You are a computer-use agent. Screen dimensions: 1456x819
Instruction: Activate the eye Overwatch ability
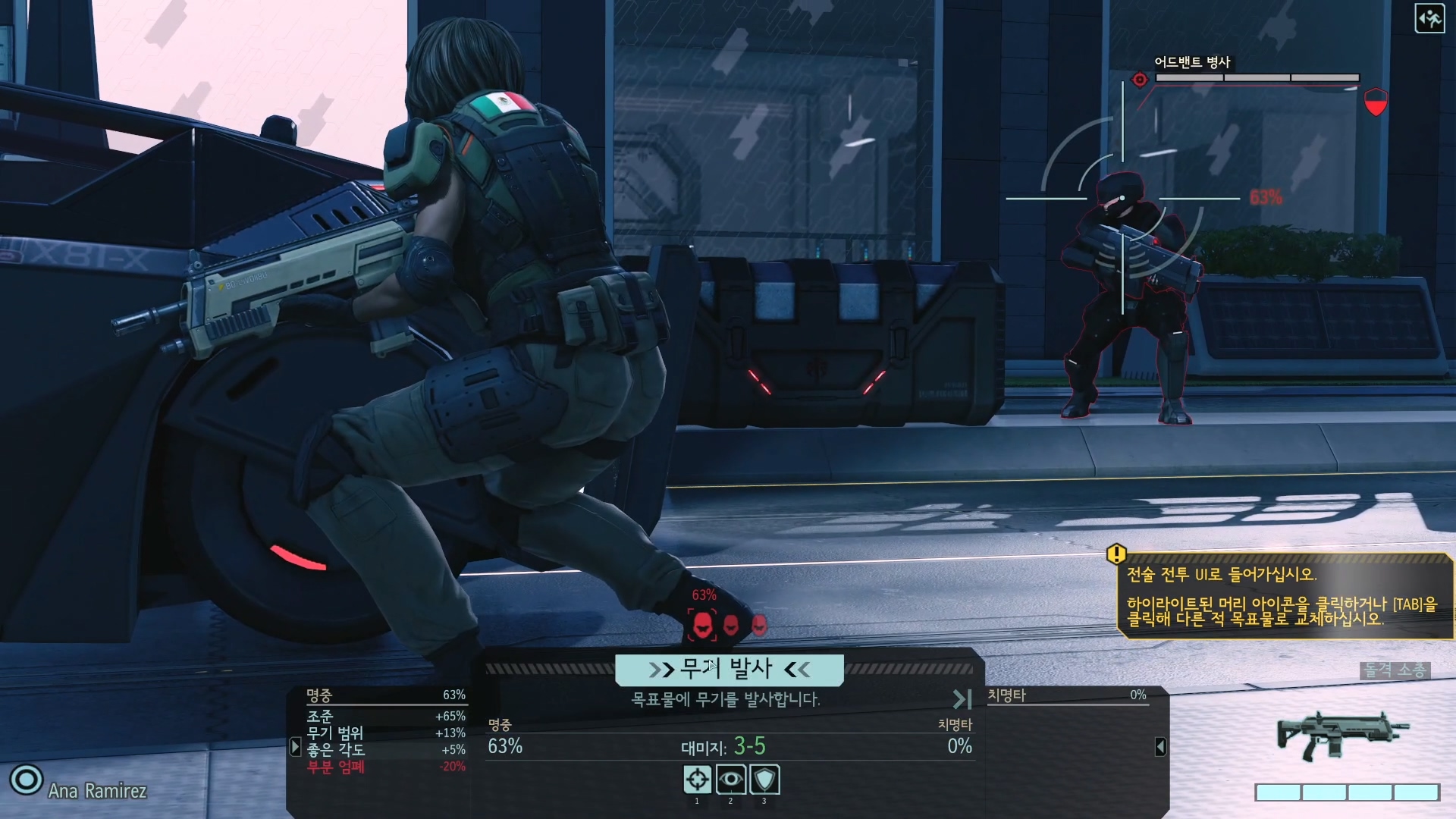[x=731, y=780]
